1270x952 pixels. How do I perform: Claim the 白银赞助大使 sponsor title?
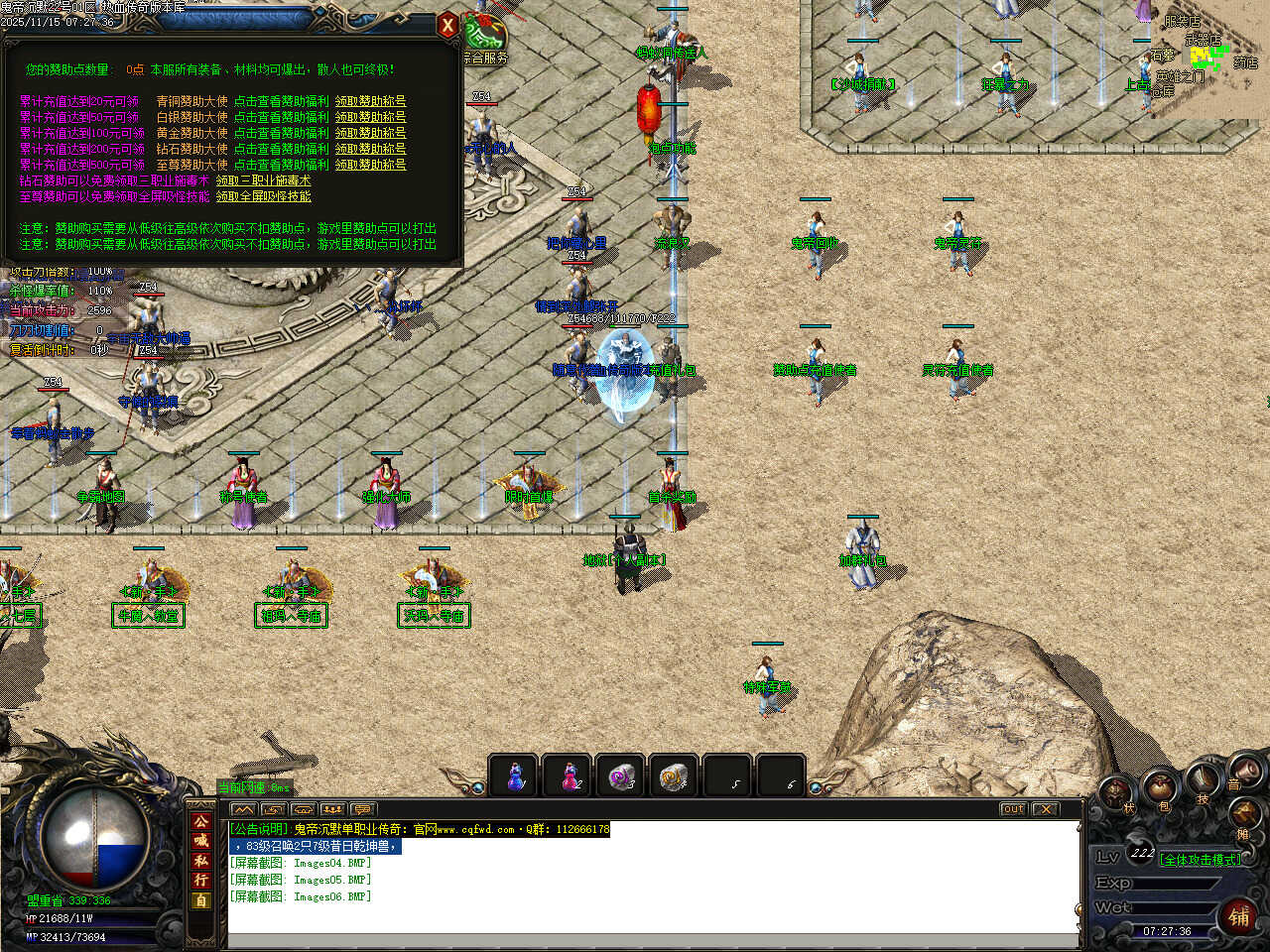click(370, 117)
